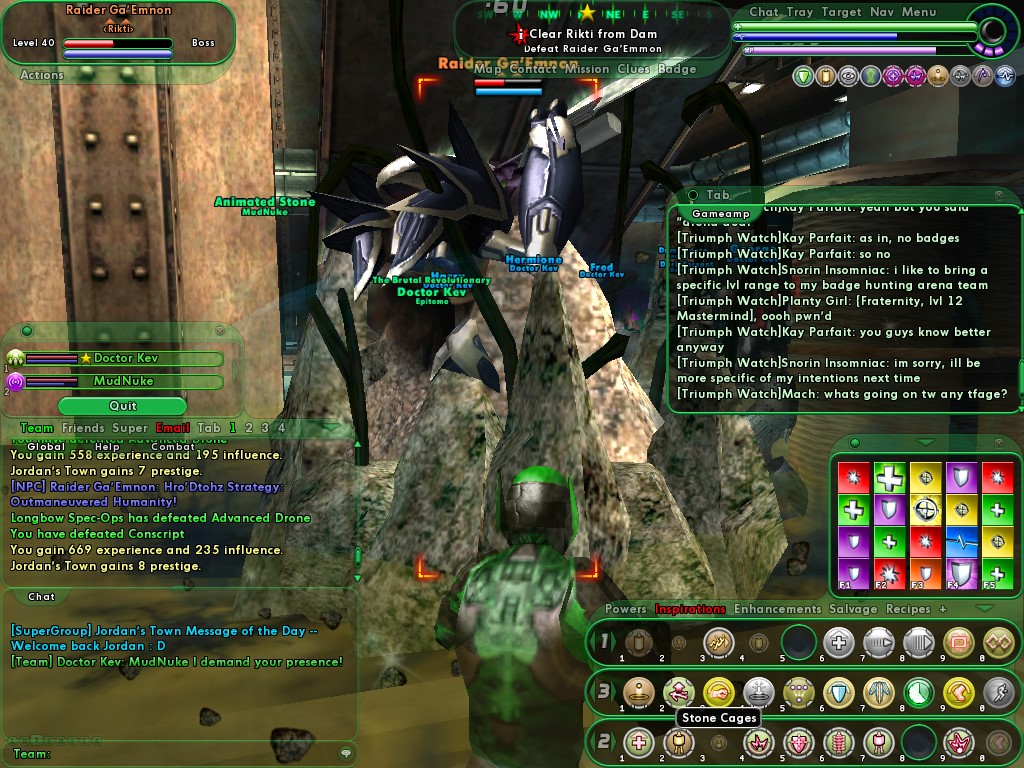The width and height of the screenshot is (1024, 768).
Task: Switch to the Friends tab
Action: (83, 428)
